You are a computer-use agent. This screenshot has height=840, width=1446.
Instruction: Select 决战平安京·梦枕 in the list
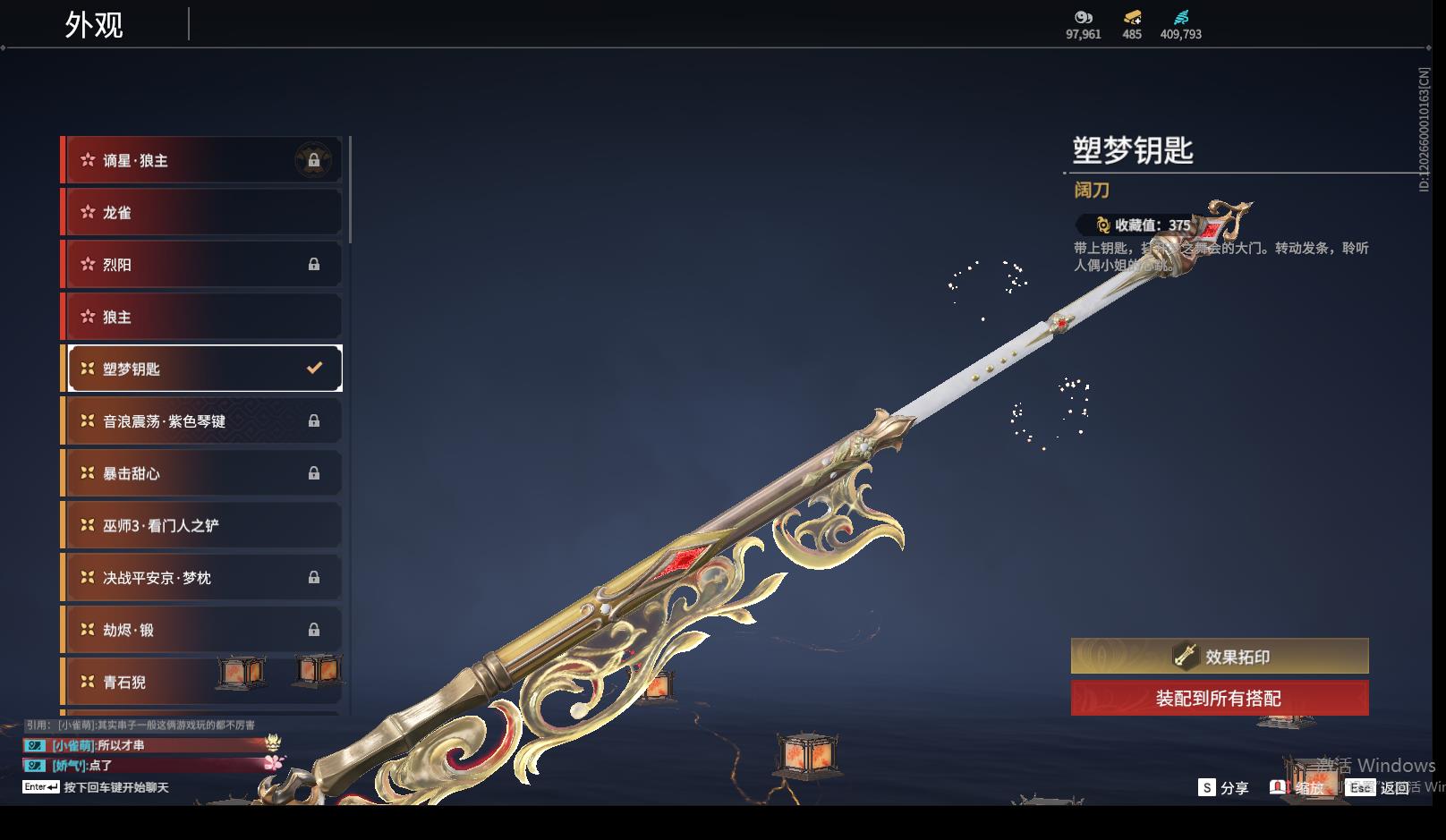pos(203,578)
